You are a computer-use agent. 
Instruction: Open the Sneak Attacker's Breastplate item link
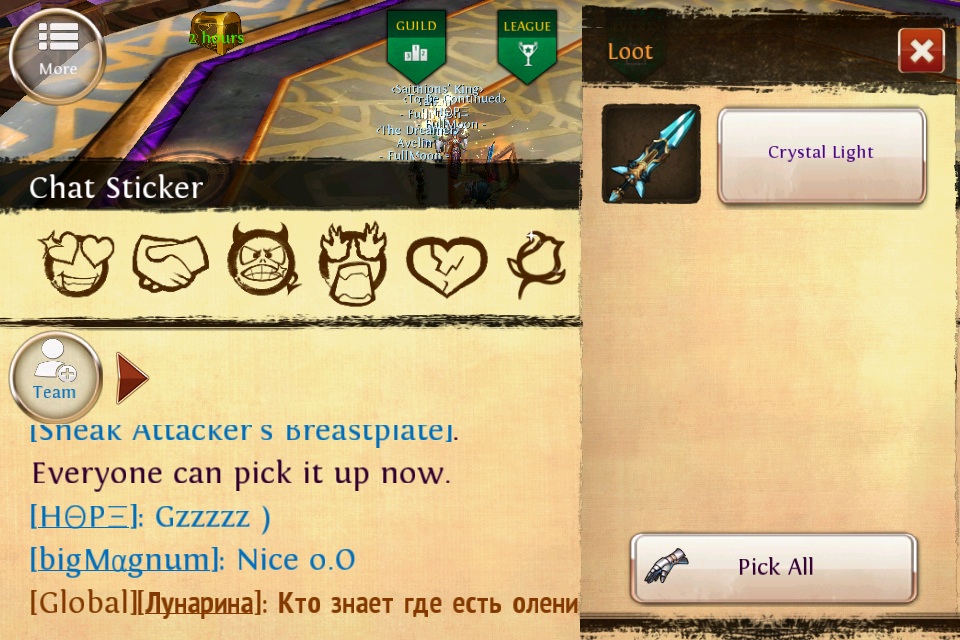240,432
